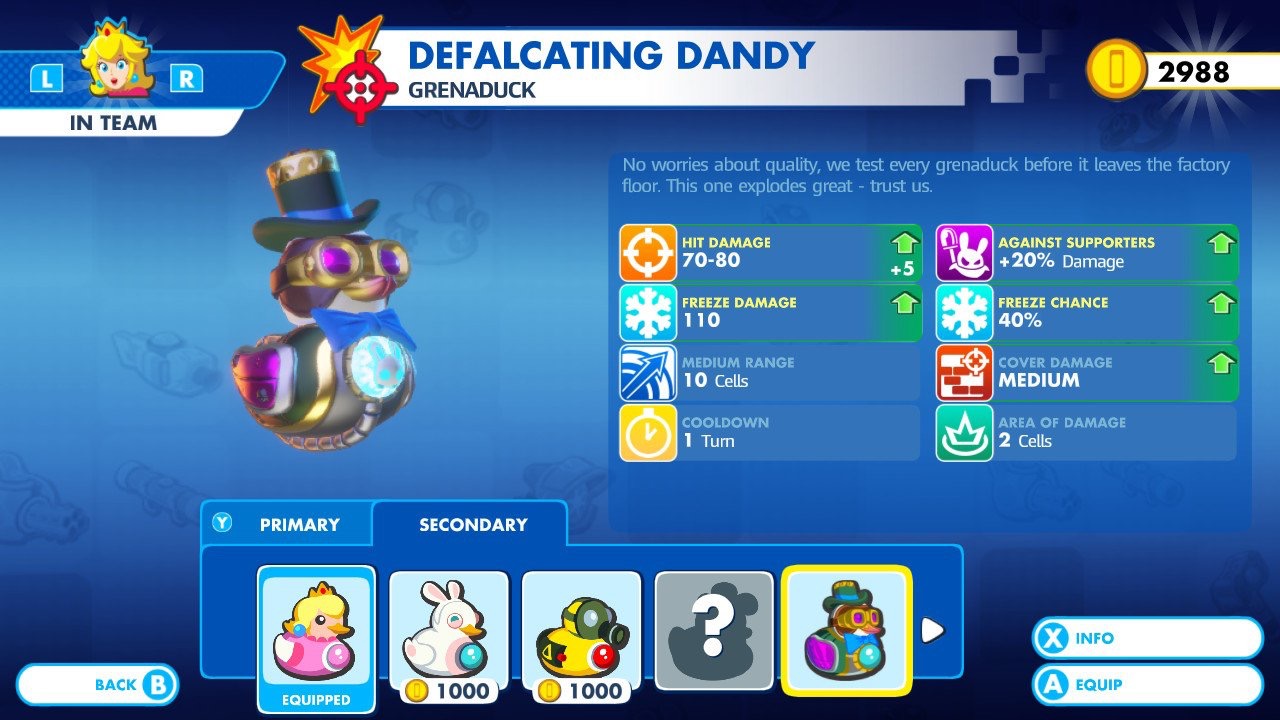Select the Secondary weapons tab

(x=472, y=524)
